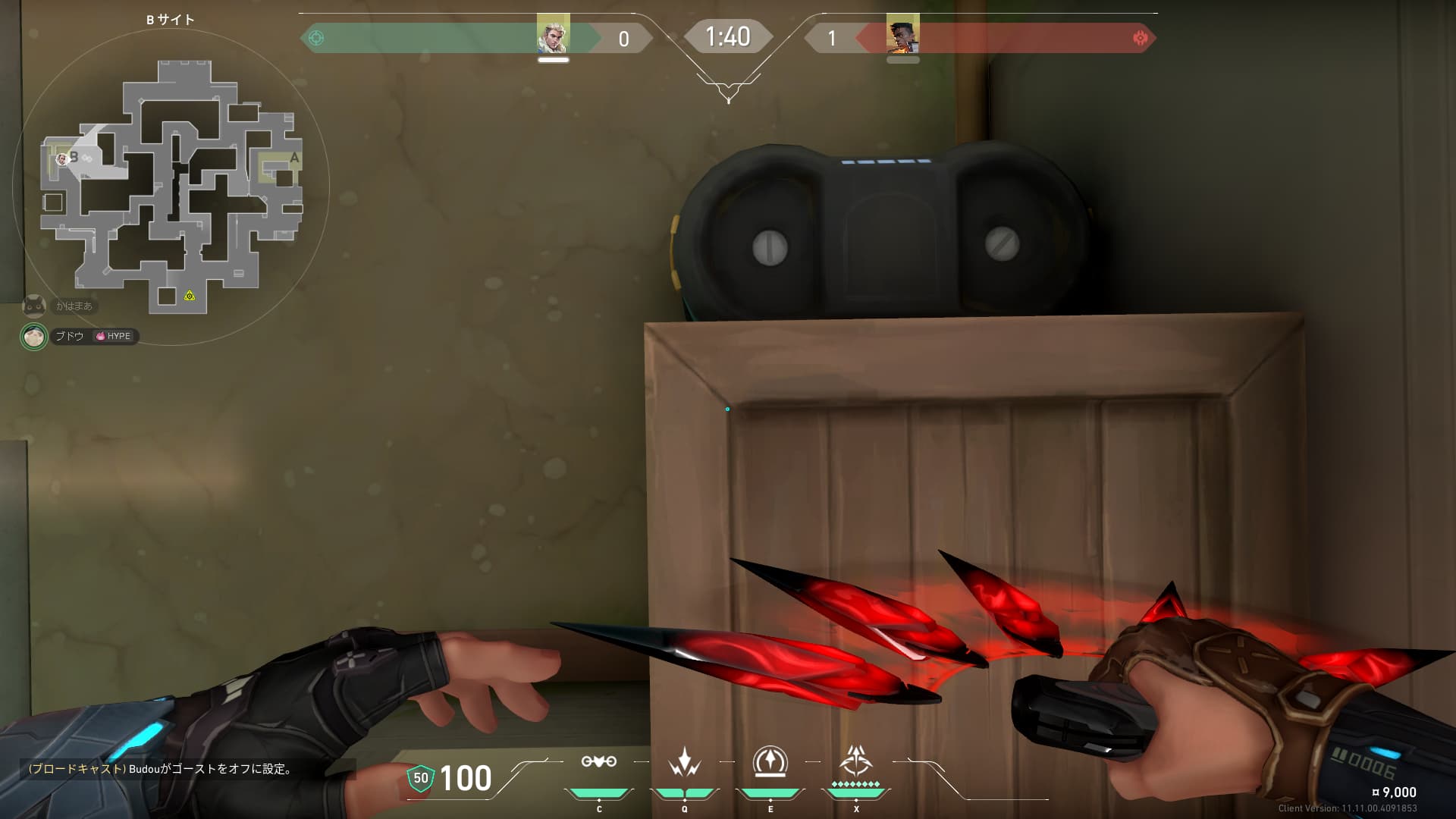Activate the Shock Bolt ability icon
1456x819 pixels.
684,762
